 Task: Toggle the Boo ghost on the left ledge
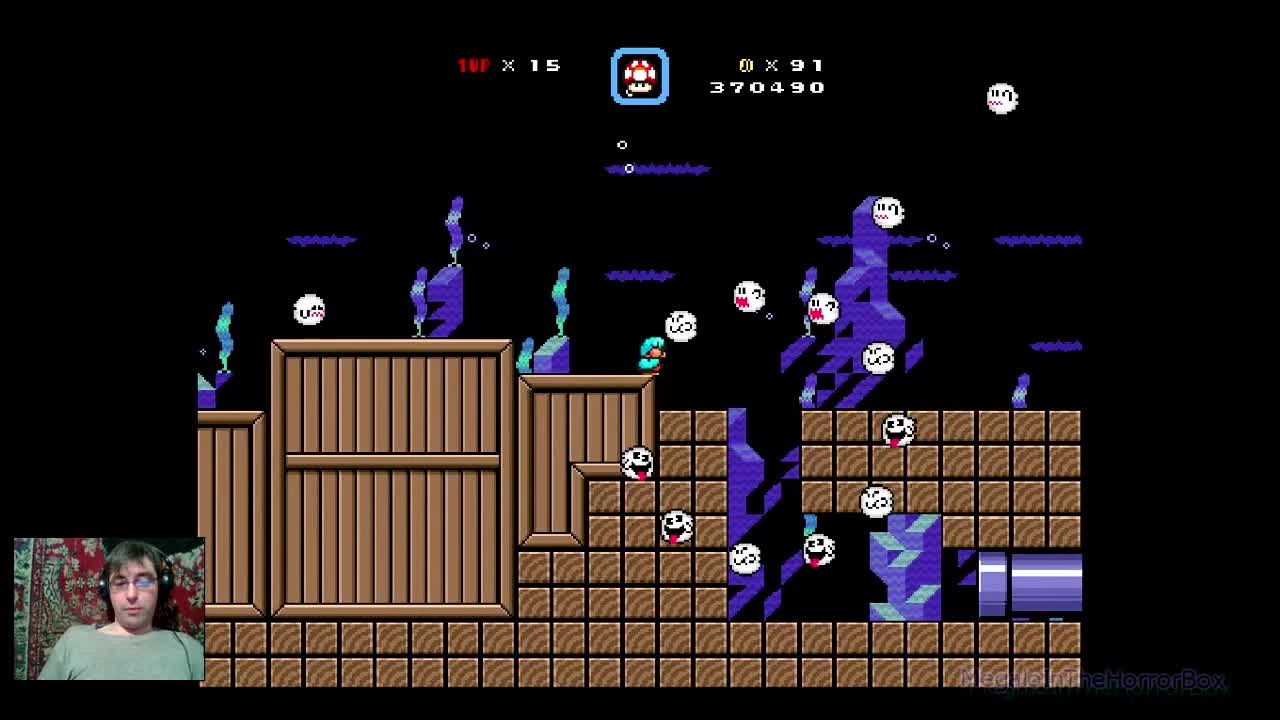pos(307,309)
